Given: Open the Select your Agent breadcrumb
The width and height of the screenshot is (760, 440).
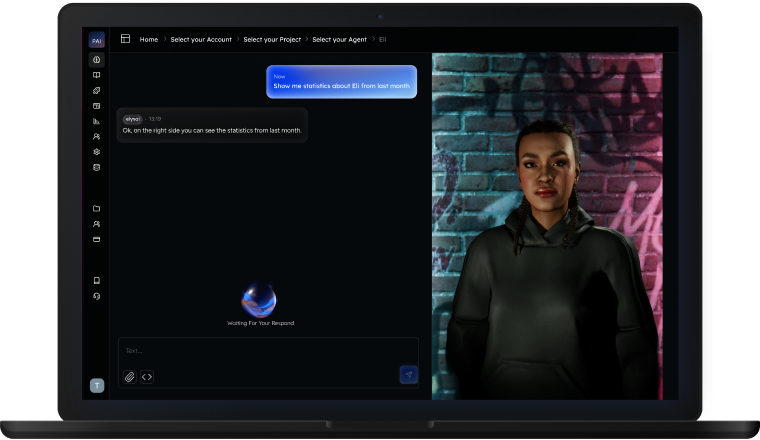Looking at the screenshot, I should click(339, 39).
